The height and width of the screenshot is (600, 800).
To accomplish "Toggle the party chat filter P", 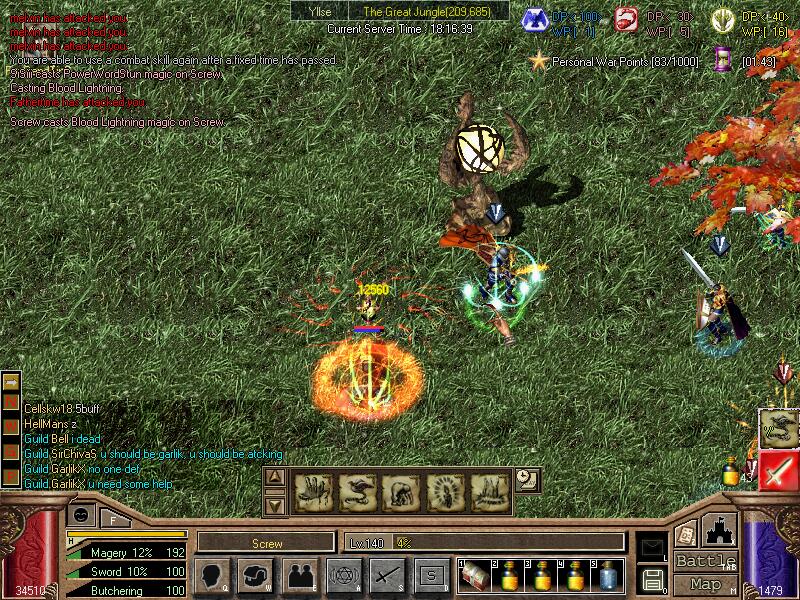I will [x=12, y=458].
